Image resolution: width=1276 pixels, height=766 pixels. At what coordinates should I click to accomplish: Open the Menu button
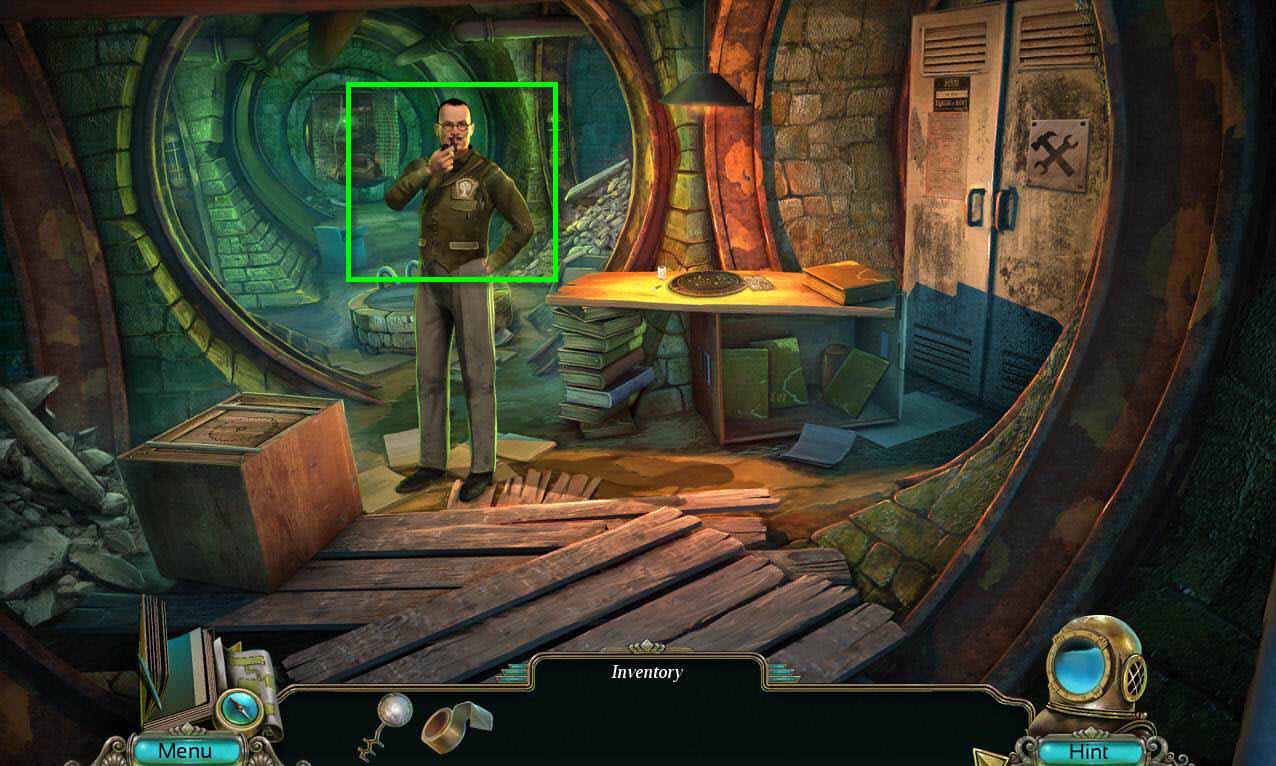[x=185, y=750]
